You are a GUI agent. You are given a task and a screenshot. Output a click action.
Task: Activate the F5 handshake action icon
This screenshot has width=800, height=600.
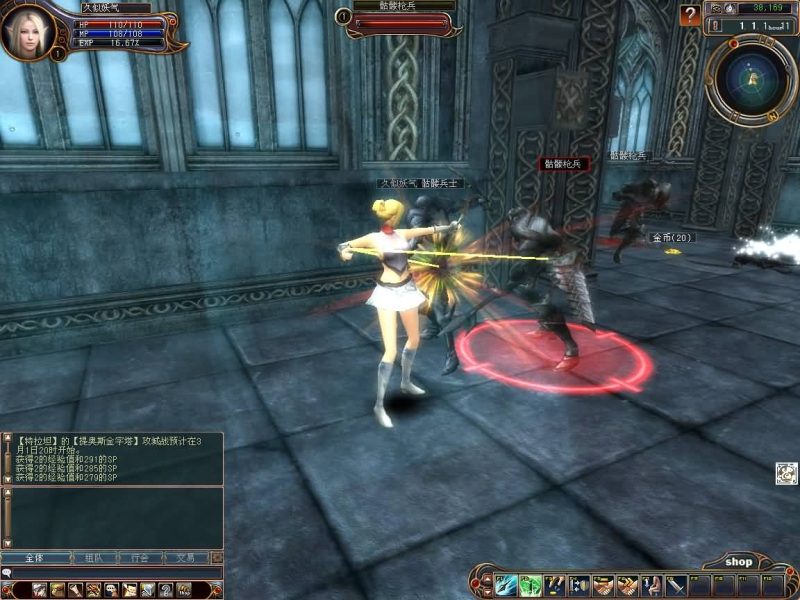tap(603, 585)
